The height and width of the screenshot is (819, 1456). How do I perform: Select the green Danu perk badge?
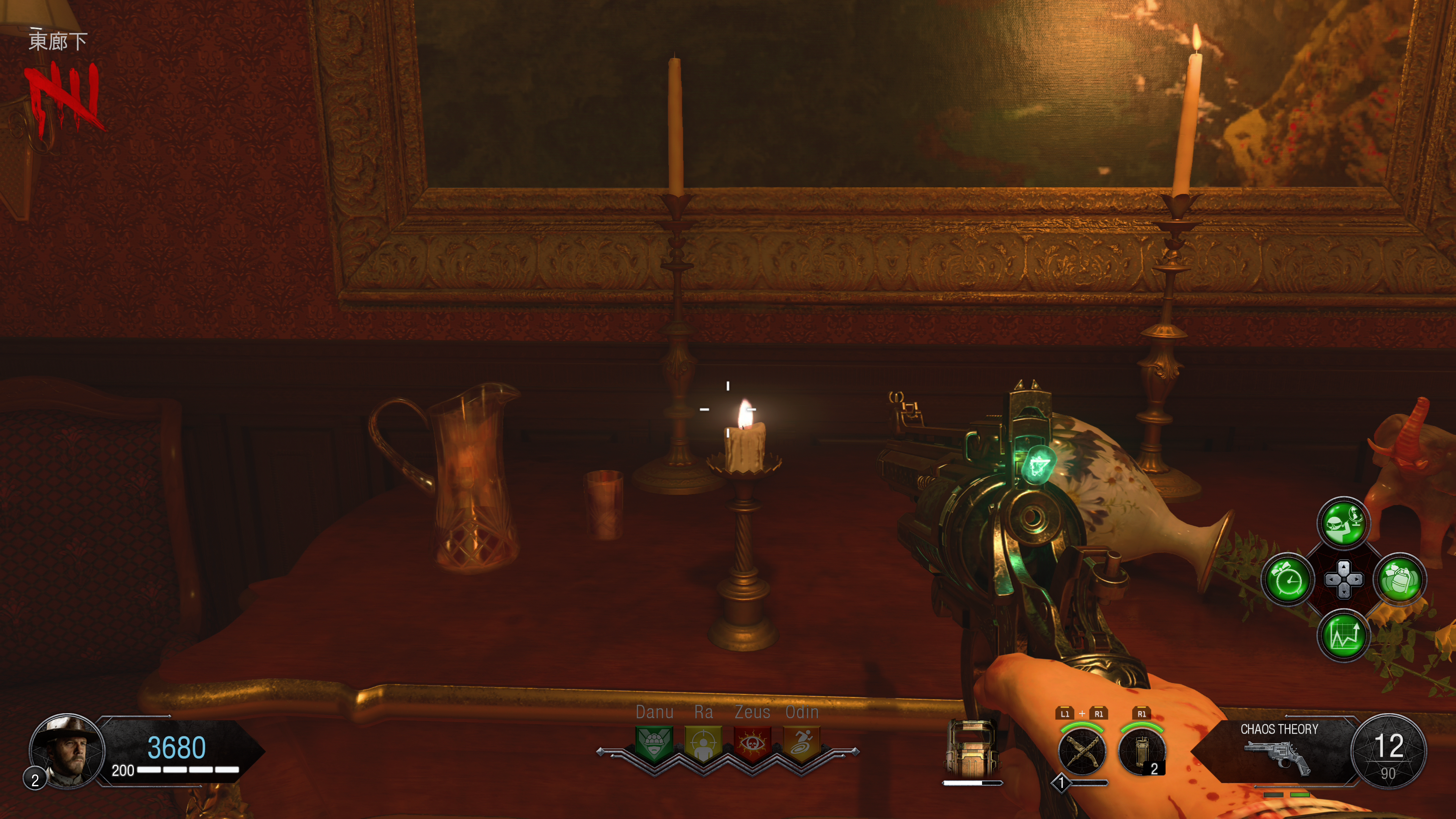click(654, 742)
